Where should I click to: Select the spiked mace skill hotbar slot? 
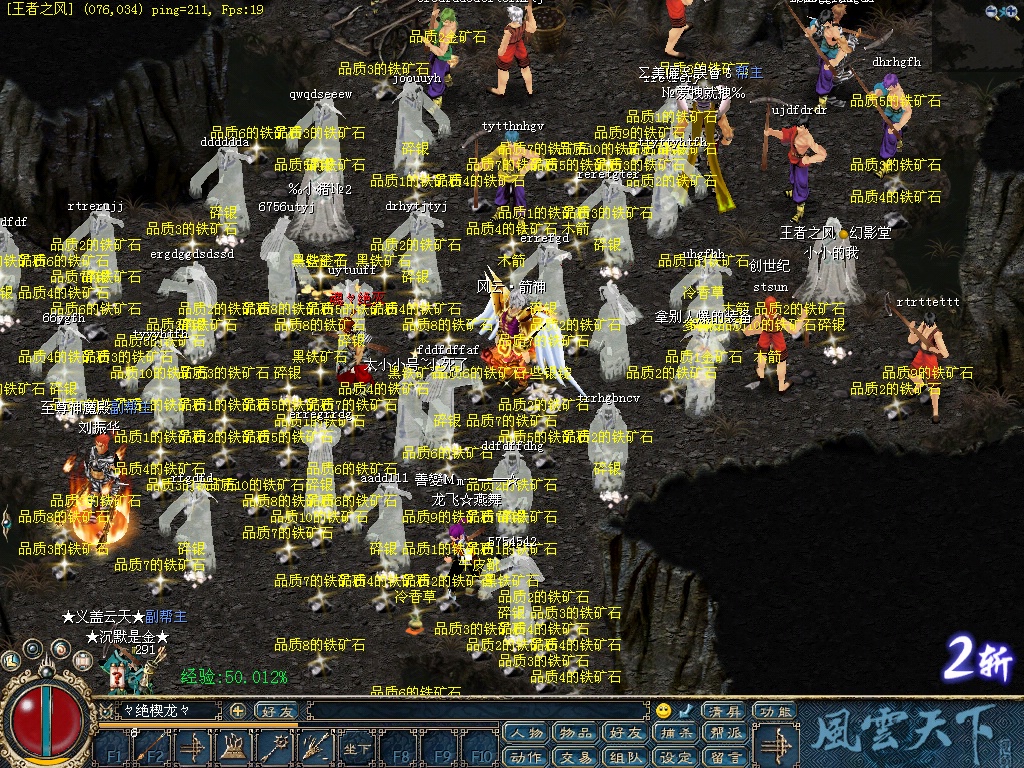[274, 748]
